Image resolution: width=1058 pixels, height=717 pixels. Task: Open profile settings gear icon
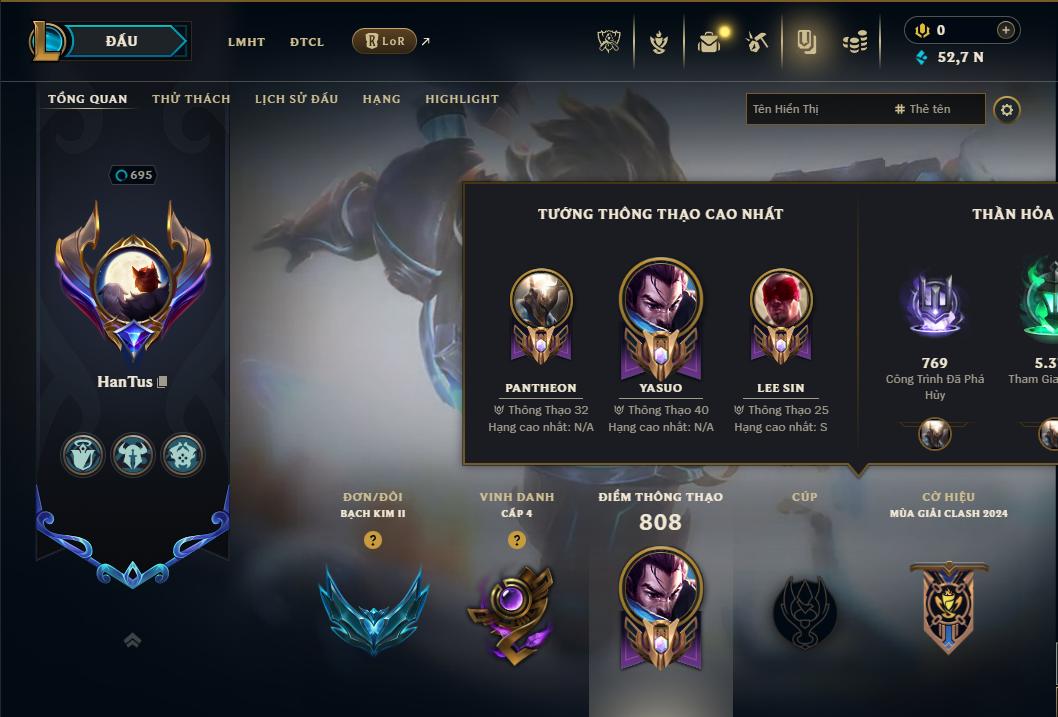[x=1007, y=110]
